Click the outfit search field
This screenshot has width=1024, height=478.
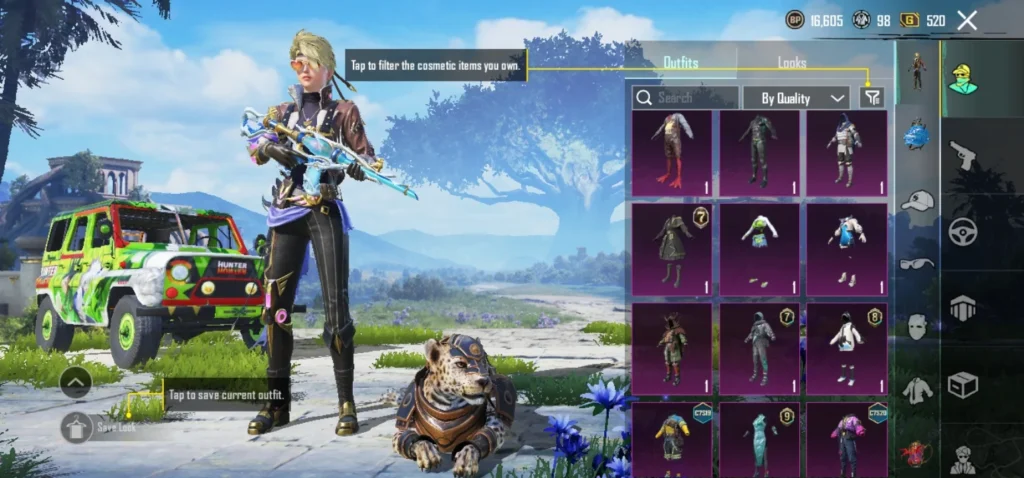(x=686, y=98)
